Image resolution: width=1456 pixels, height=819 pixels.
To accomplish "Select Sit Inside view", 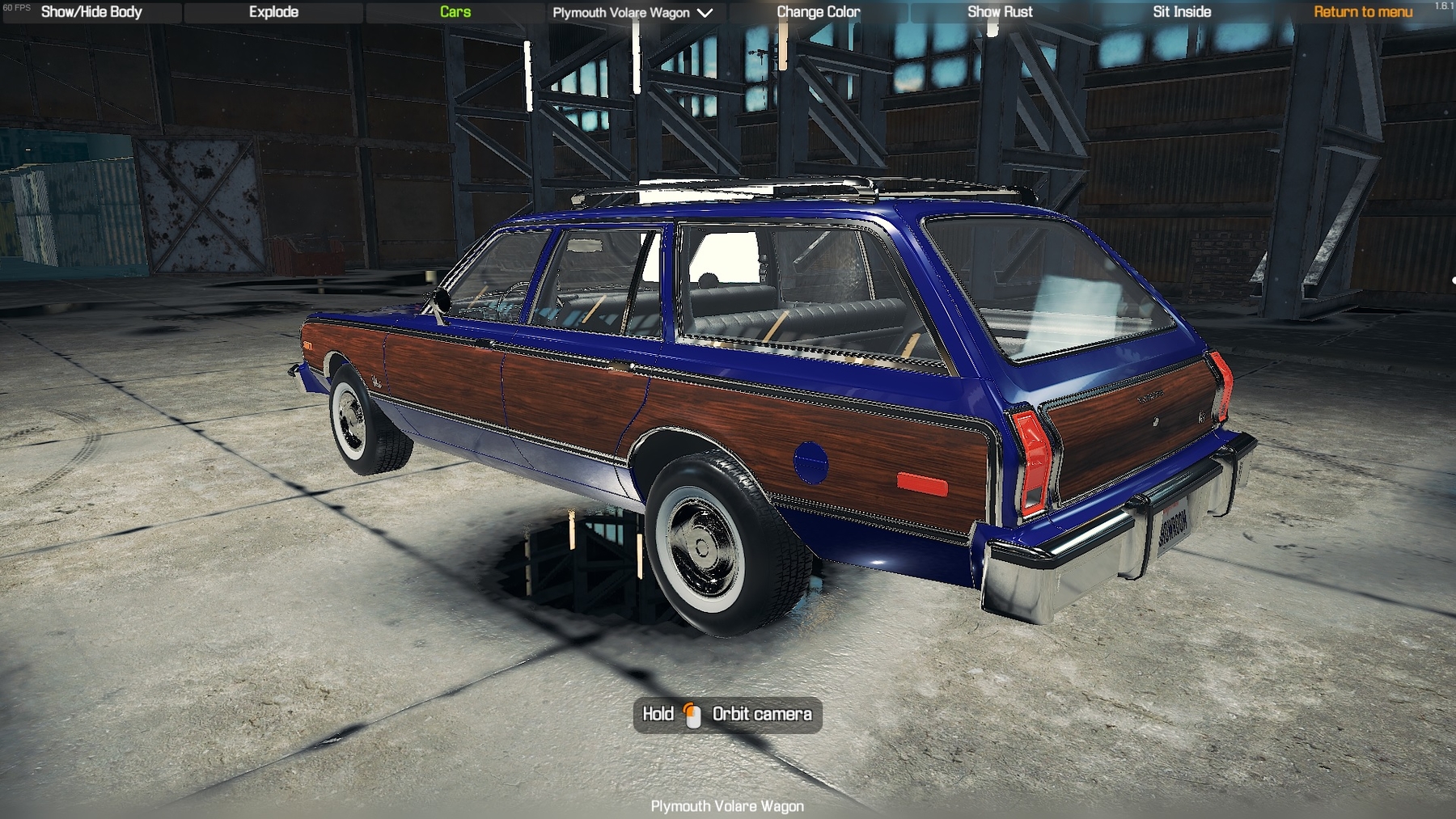I will click(x=1182, y=12).
